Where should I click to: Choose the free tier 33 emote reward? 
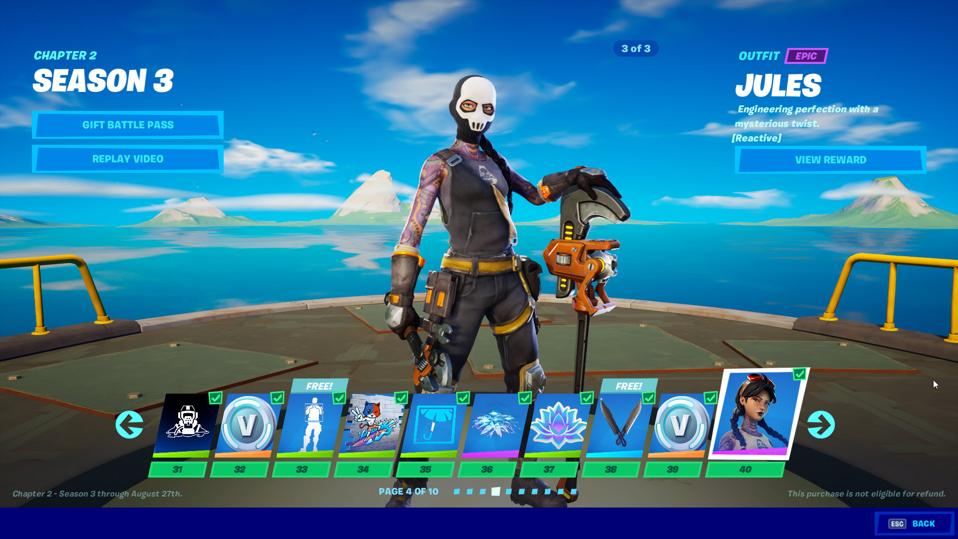pyautogui.click(x=309, y=426)
